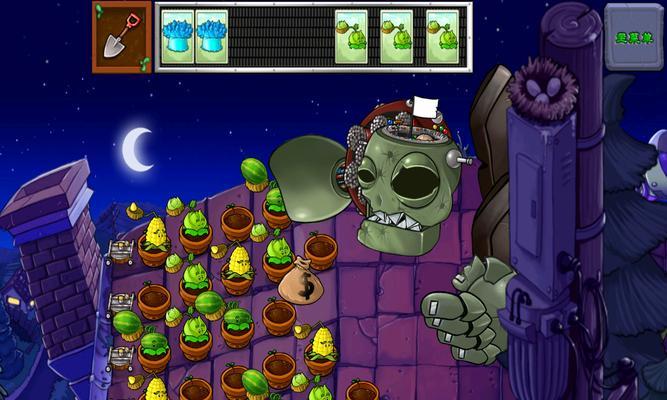
Task: Pick up the shovel tool
Action: pos(122,36)
